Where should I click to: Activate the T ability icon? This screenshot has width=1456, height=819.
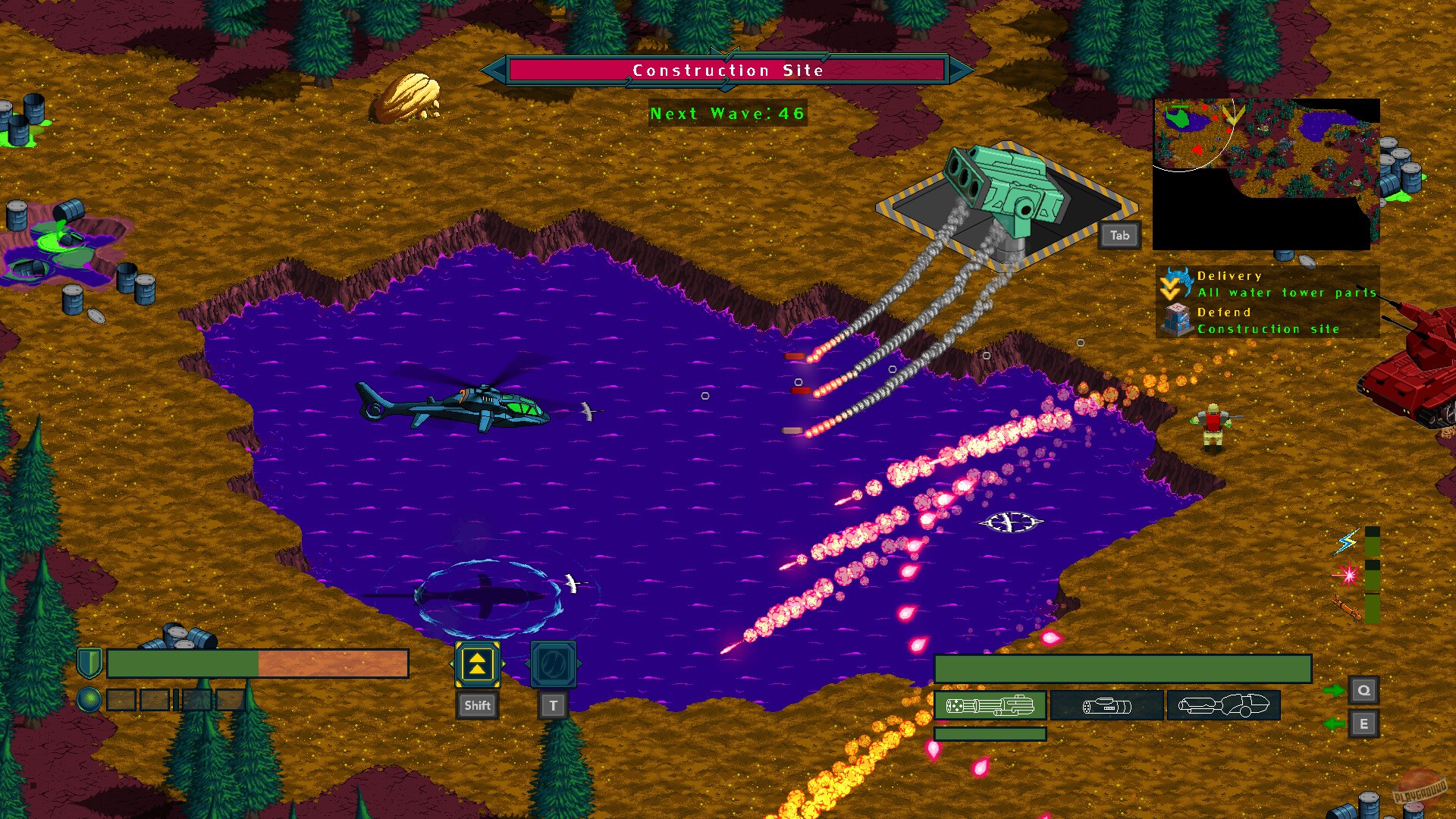pos(554,665)
